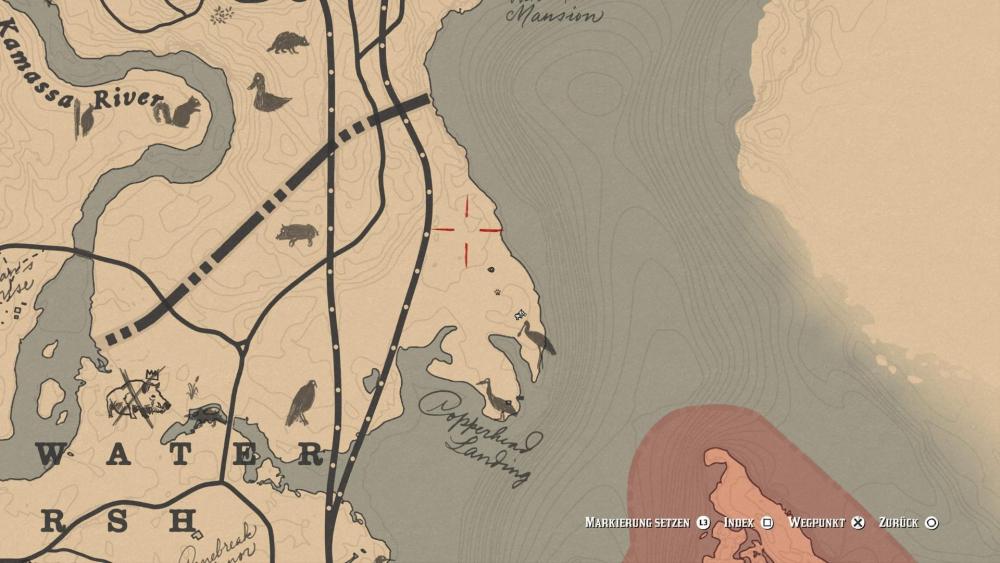The height and width of the screenshot is (563, 1000).
Task: Select the crane marker at Copperhead Landing
Action: tap(495, 397)
